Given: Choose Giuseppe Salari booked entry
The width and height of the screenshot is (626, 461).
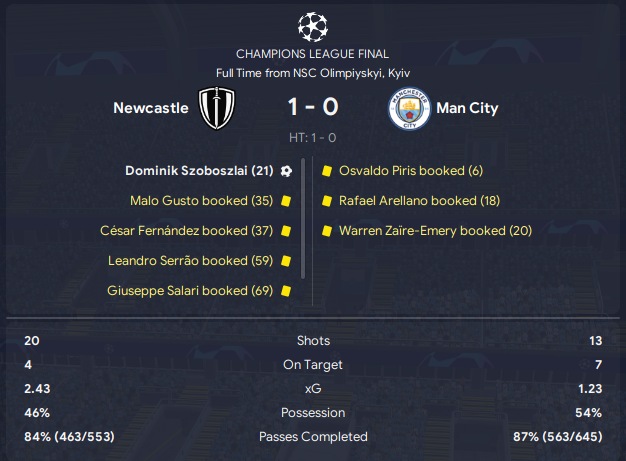Looking at the screenshot, I should pyautogui.click(x=190, y=291).
